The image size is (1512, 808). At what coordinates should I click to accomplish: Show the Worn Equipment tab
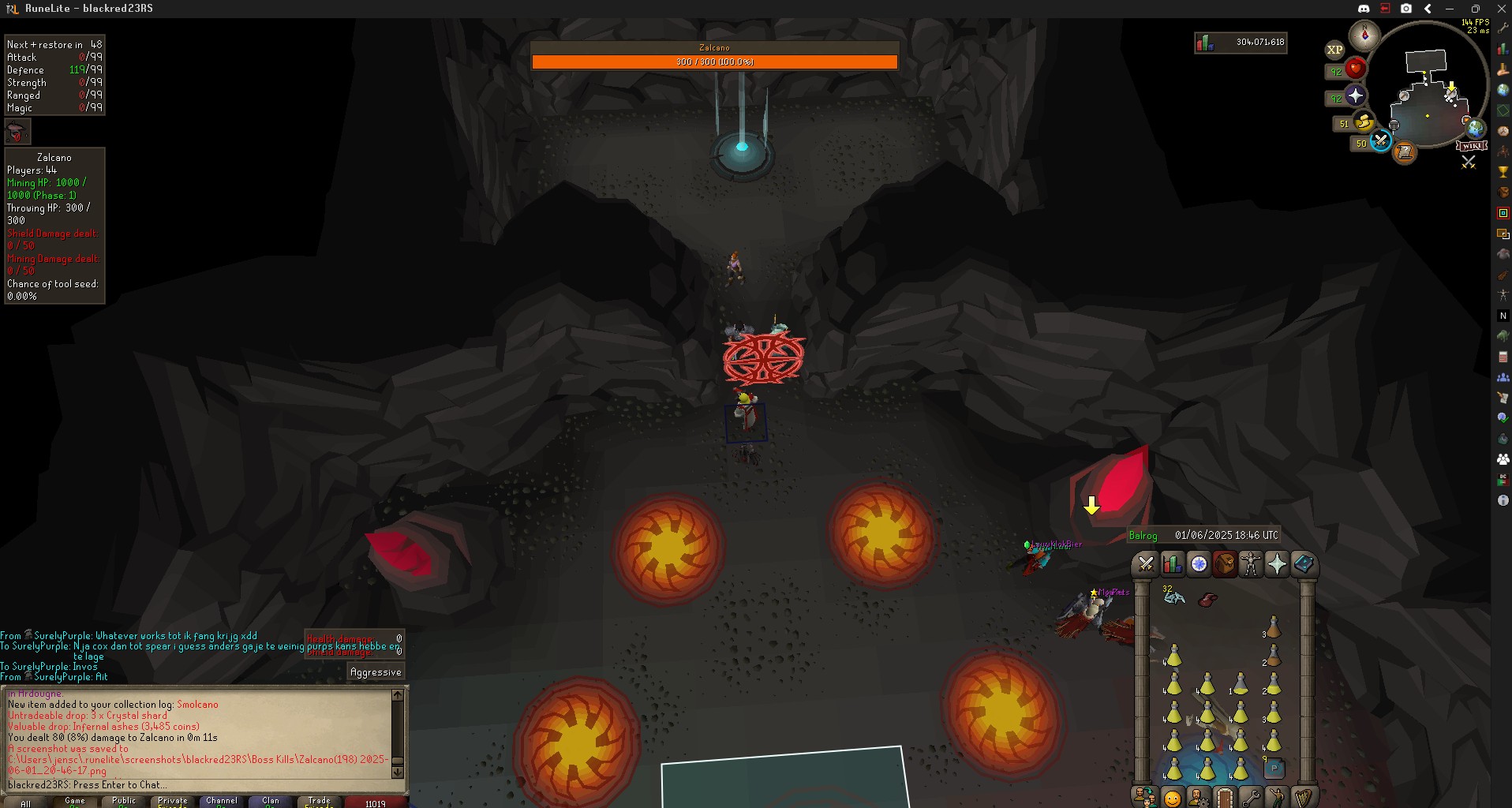1251,564
